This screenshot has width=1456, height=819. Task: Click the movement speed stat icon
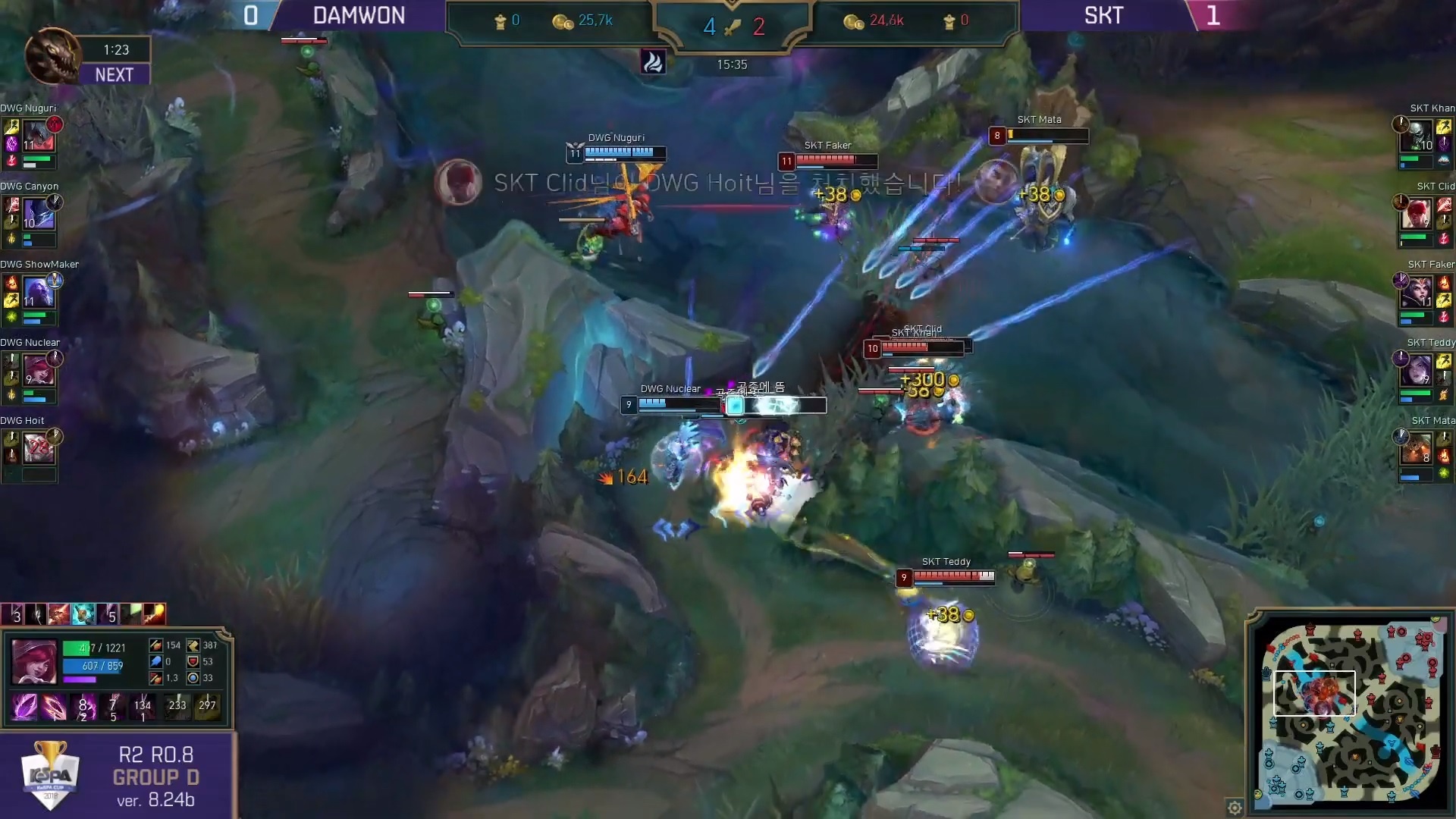(193, 645)
